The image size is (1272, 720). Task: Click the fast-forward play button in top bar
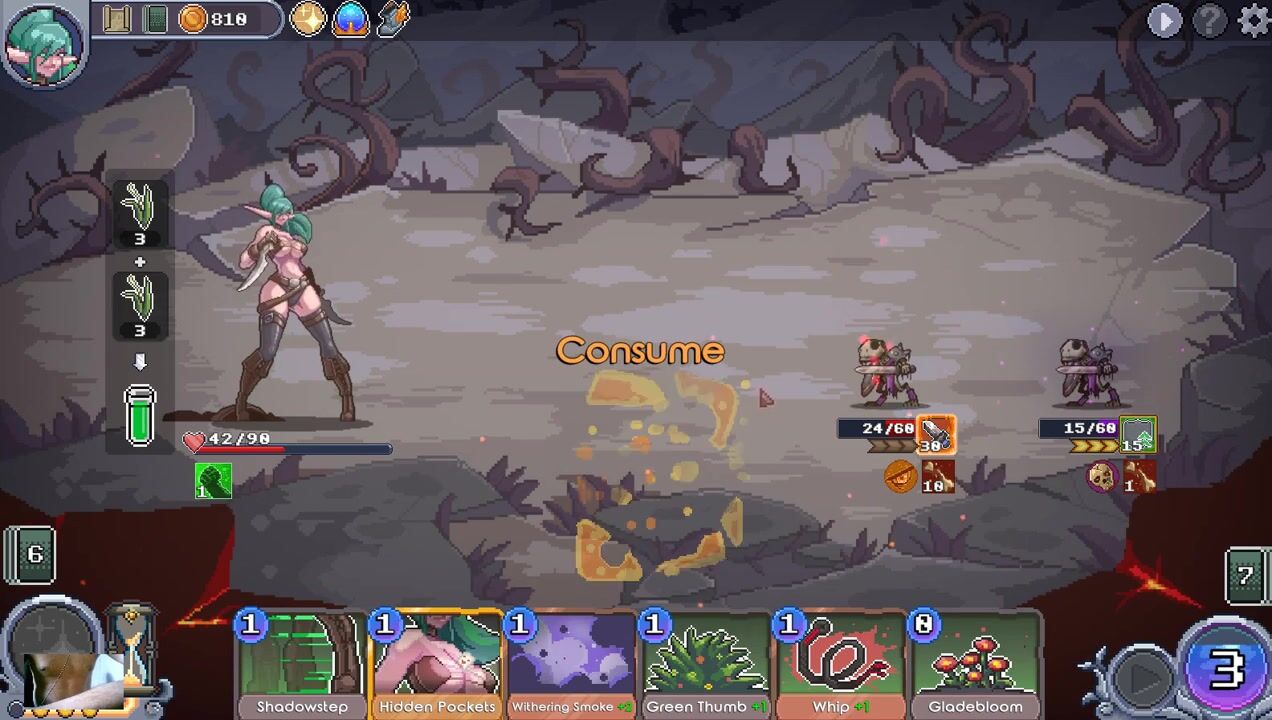point(1165,20)
